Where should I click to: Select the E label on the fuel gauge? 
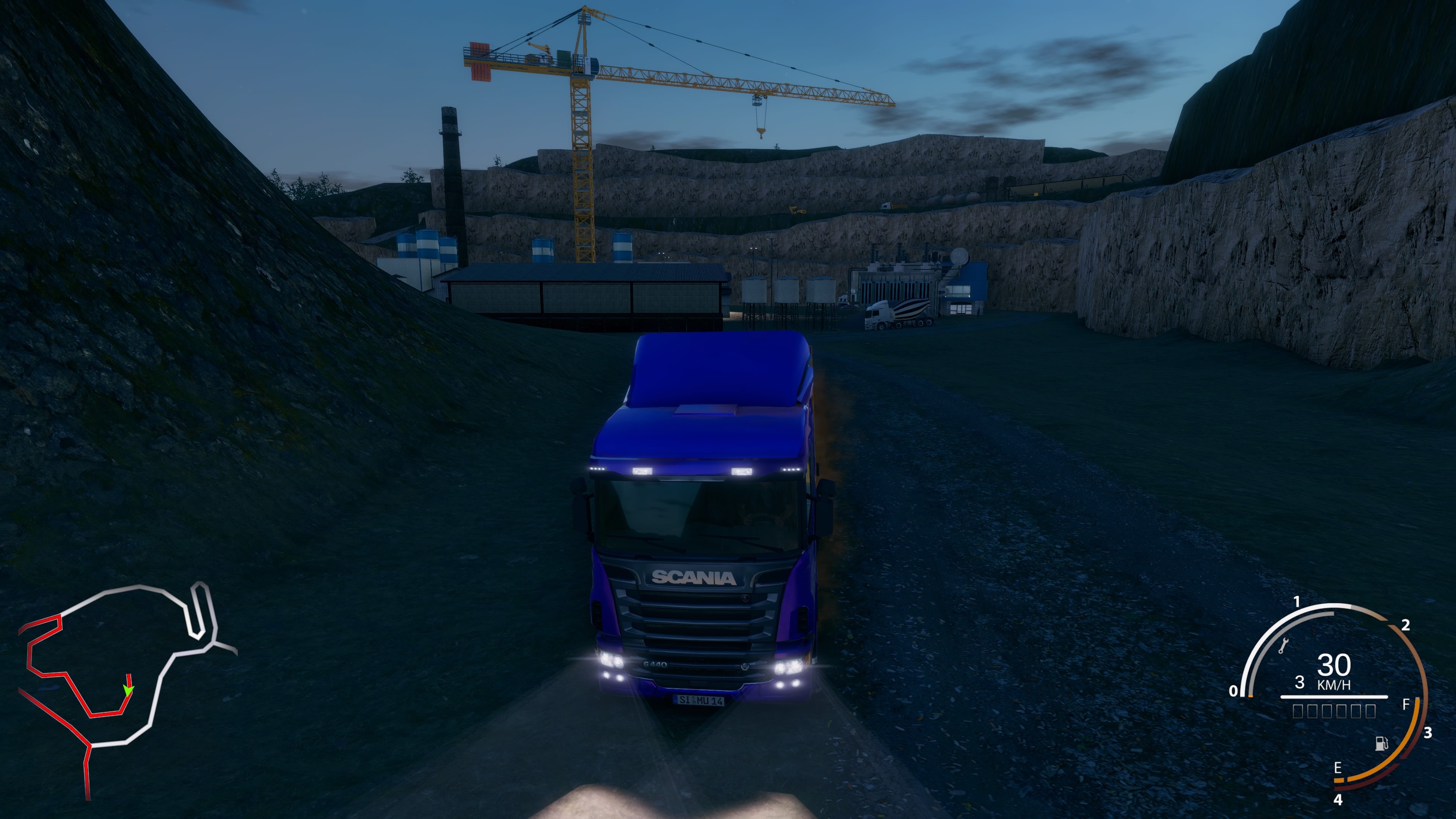coord(1338,768)
